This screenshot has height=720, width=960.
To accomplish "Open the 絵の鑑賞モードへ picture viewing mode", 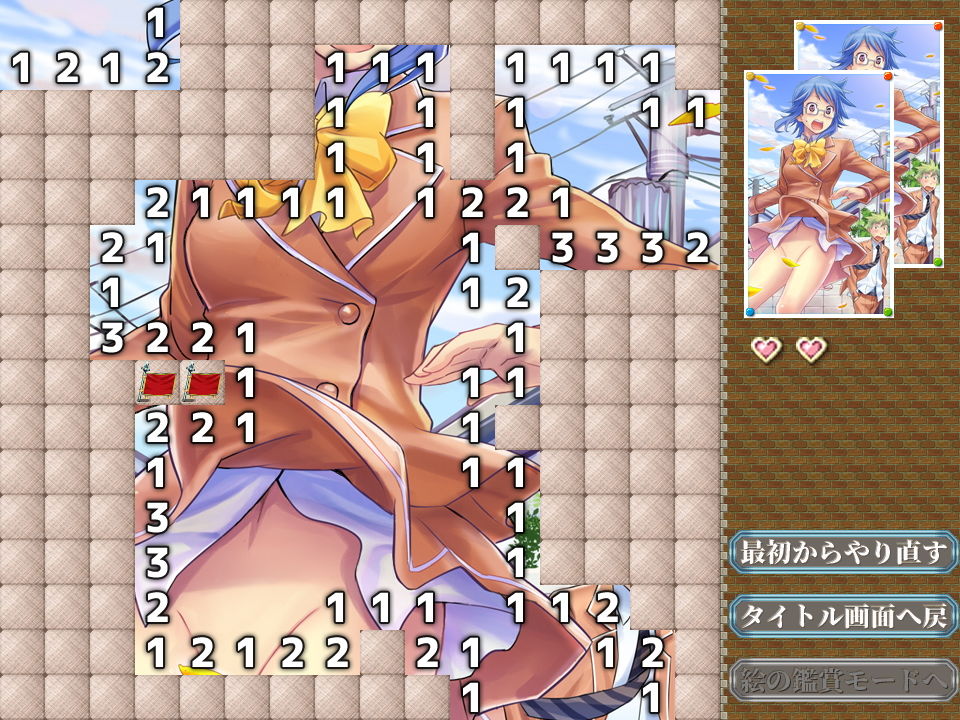I will click(x=843, y=680).
